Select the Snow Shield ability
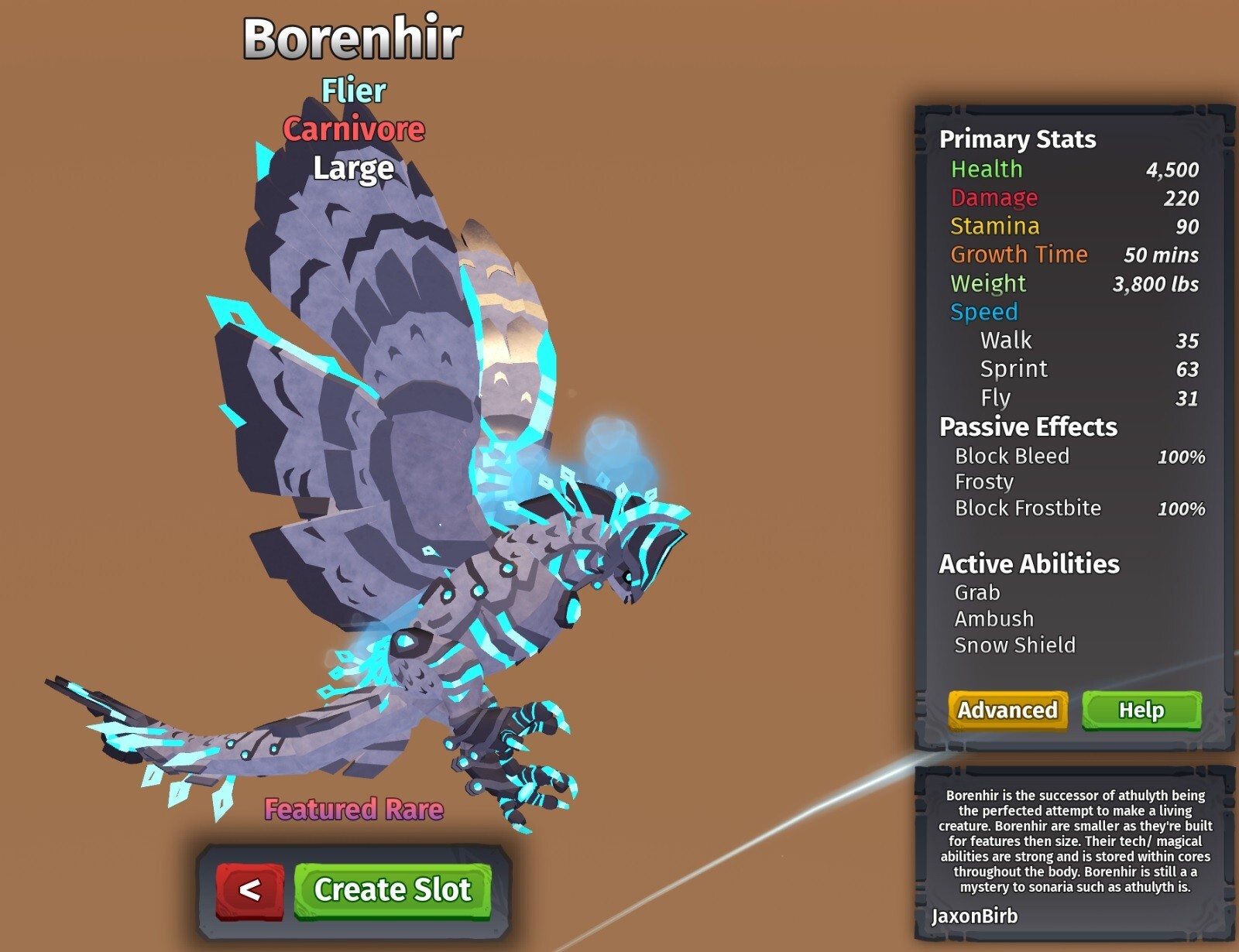Screen dimensions: 1239x952 [1015, 645]
